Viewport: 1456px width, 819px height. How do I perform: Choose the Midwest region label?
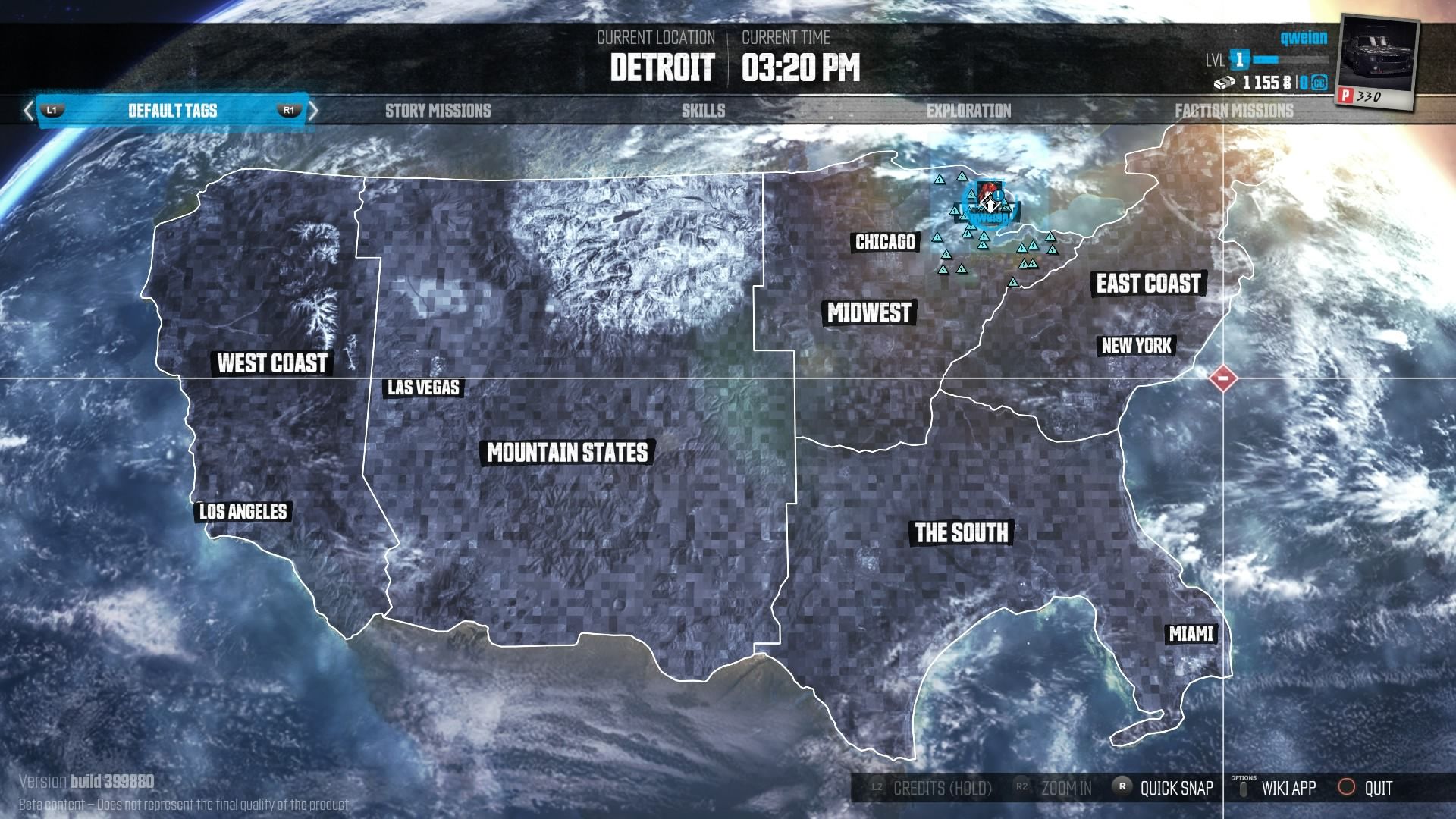(x=869, y=312)
